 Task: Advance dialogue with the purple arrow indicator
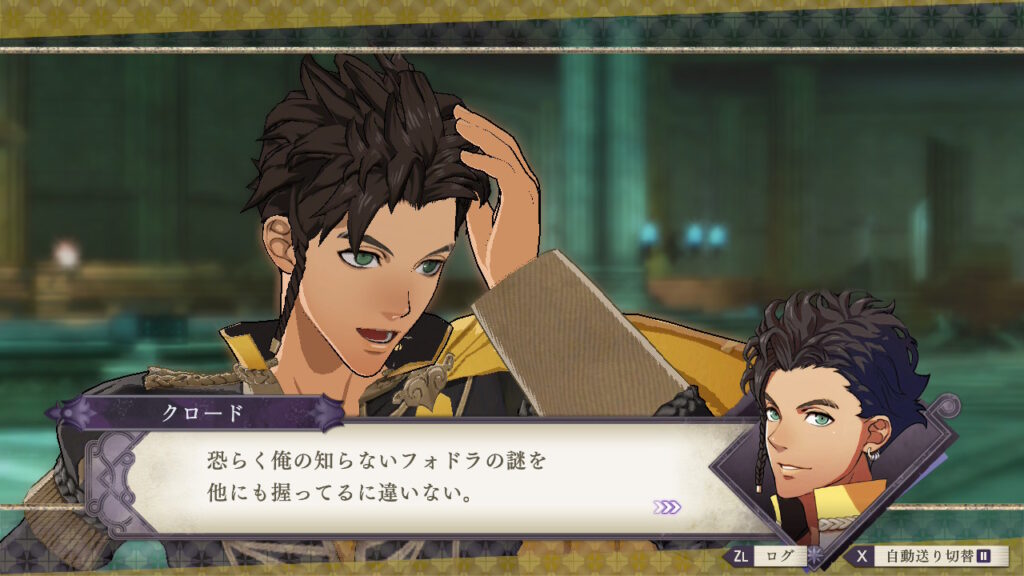(x=666, y=507)
